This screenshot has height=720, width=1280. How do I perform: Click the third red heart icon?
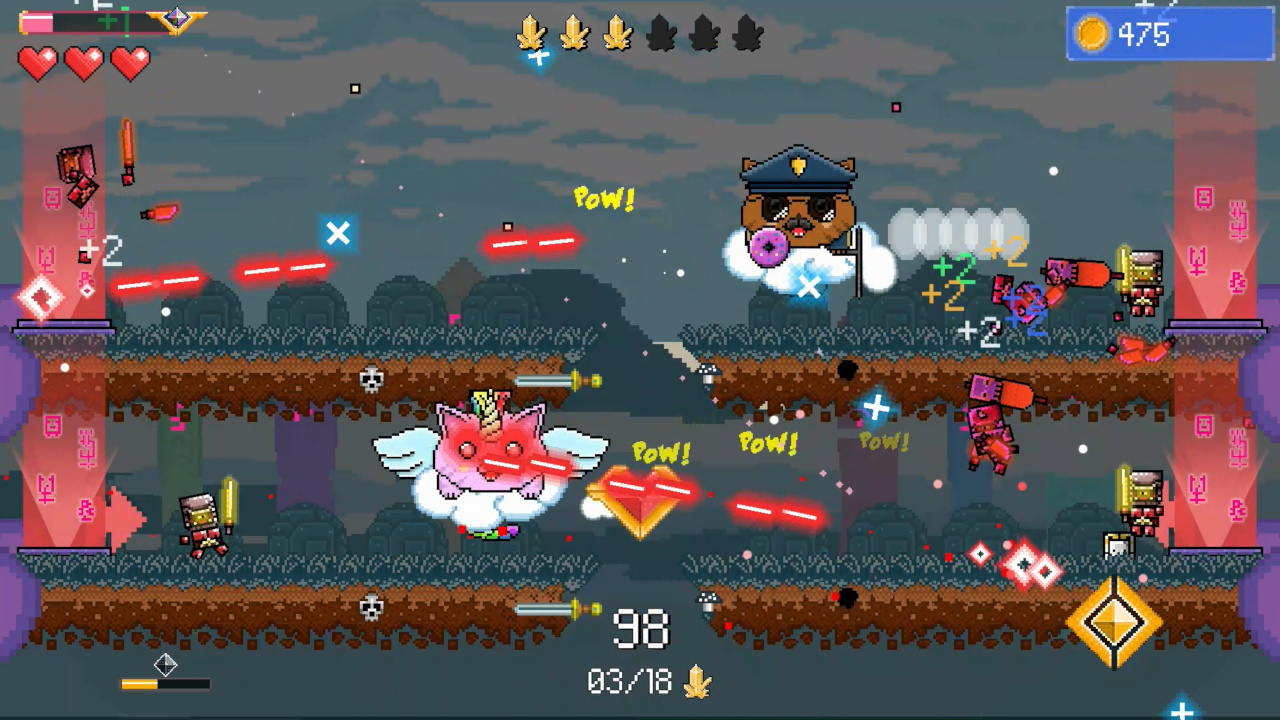pos(131,63)
